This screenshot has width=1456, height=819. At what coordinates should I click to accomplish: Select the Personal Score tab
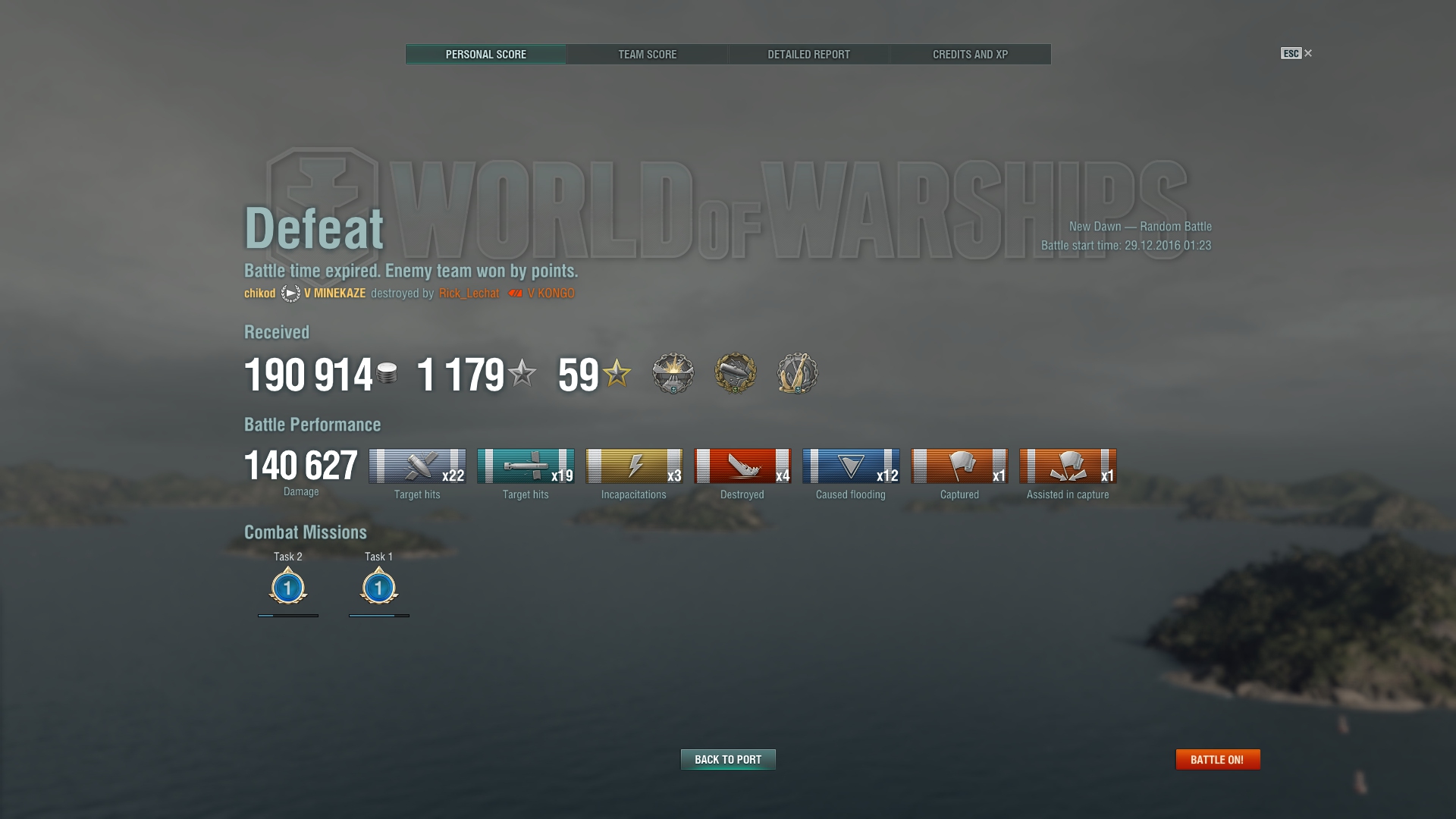(x=485, y=55)
